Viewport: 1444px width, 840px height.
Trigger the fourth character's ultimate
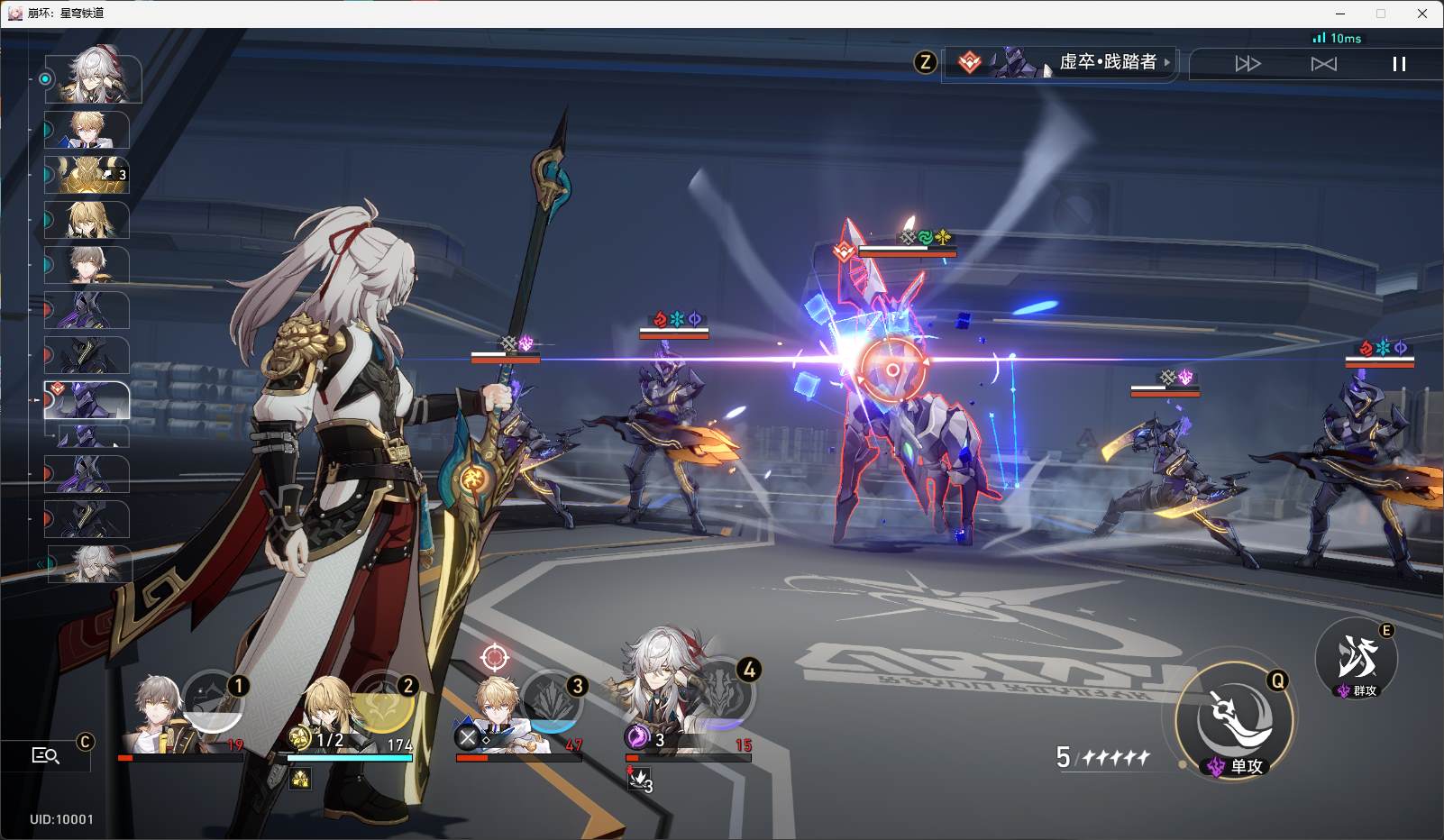722,694
